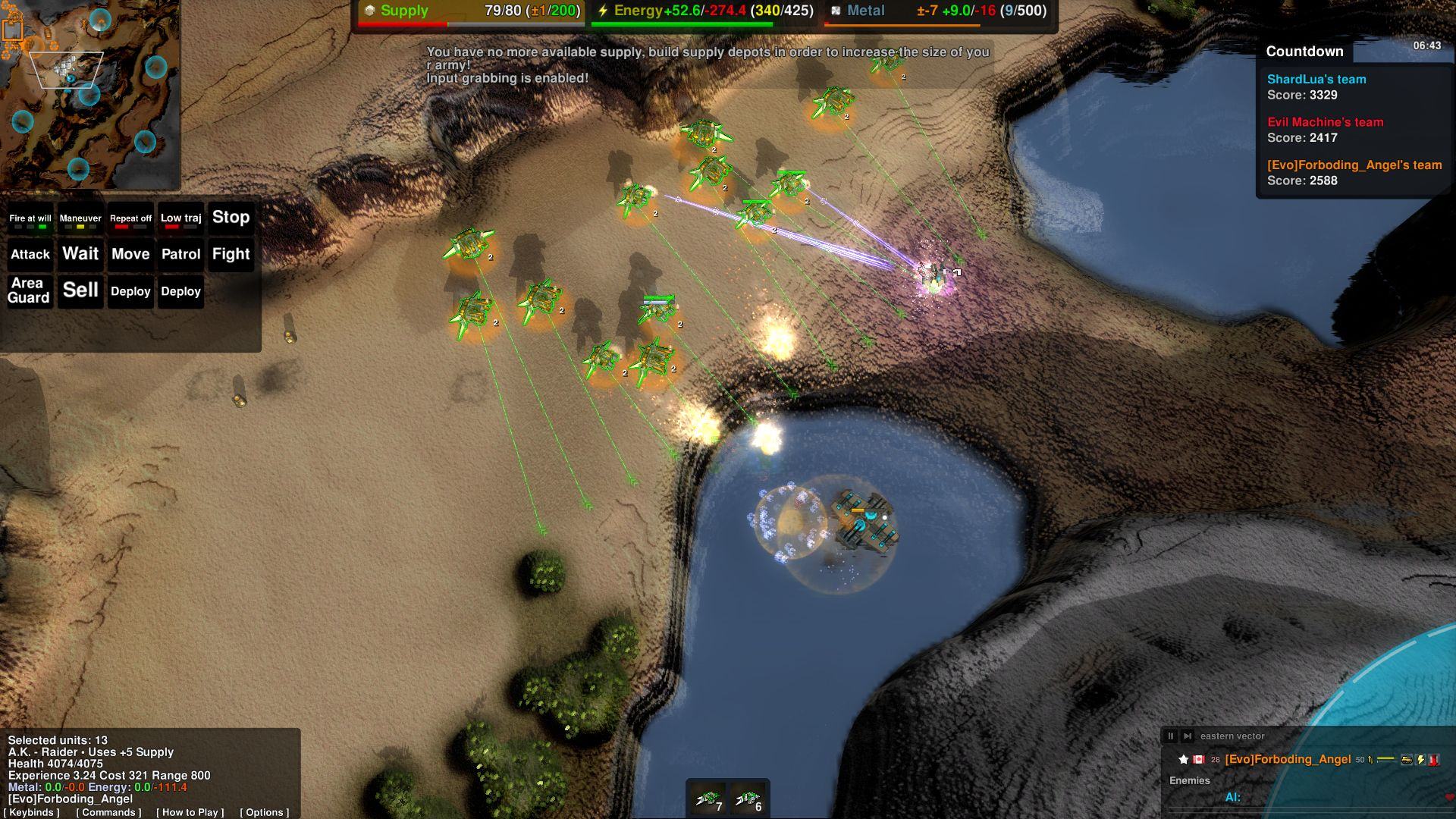This screenshot has height=819, width=1456.
Task: Toggle the Low traj trajectory setting
Action: [x=180, y=220]
